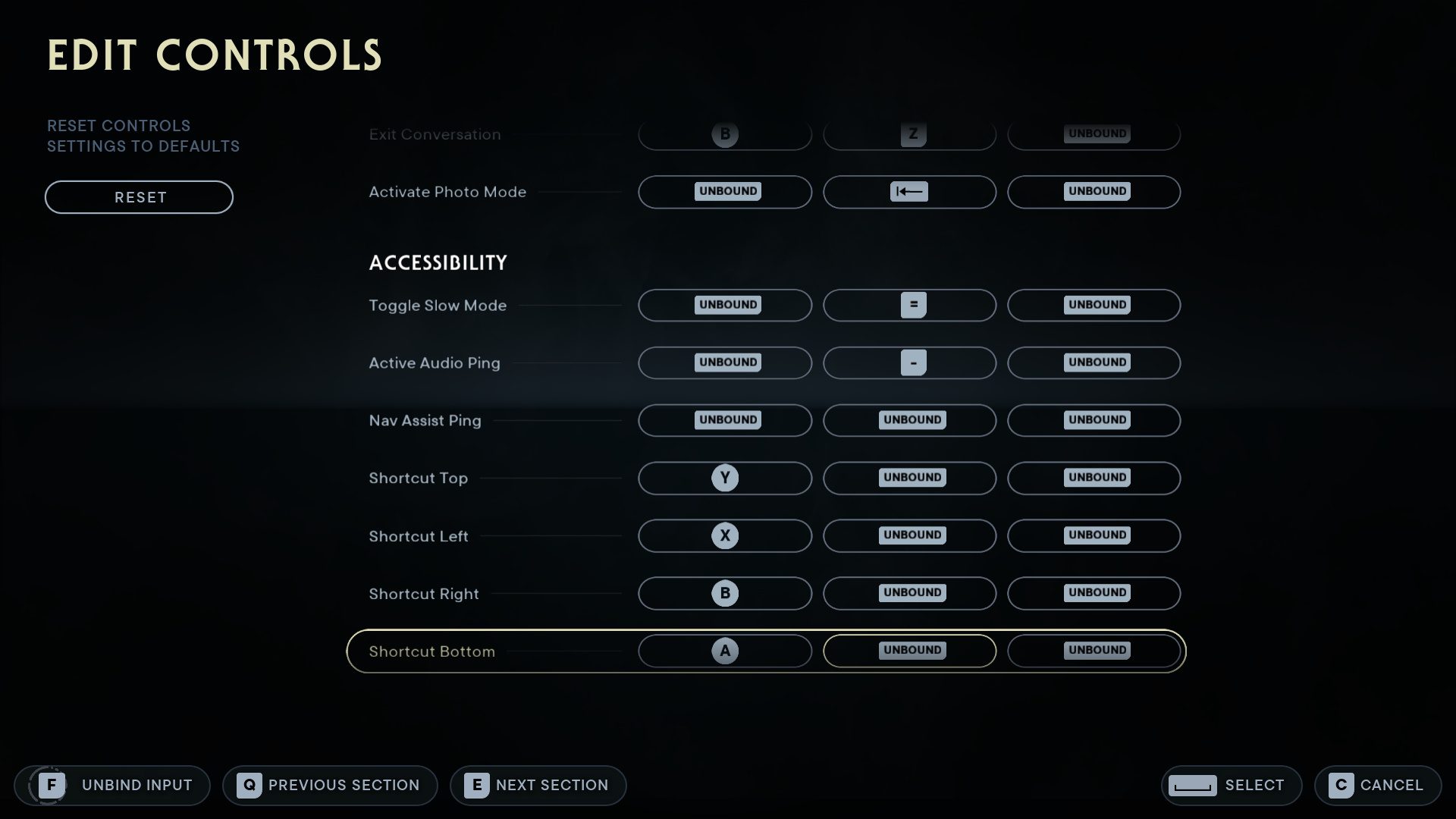Image resolution: width=1456 pixels, height=819 pixels.
Task: Click the last unbound slot for Shortcut Top
Action: (1094, 478)
